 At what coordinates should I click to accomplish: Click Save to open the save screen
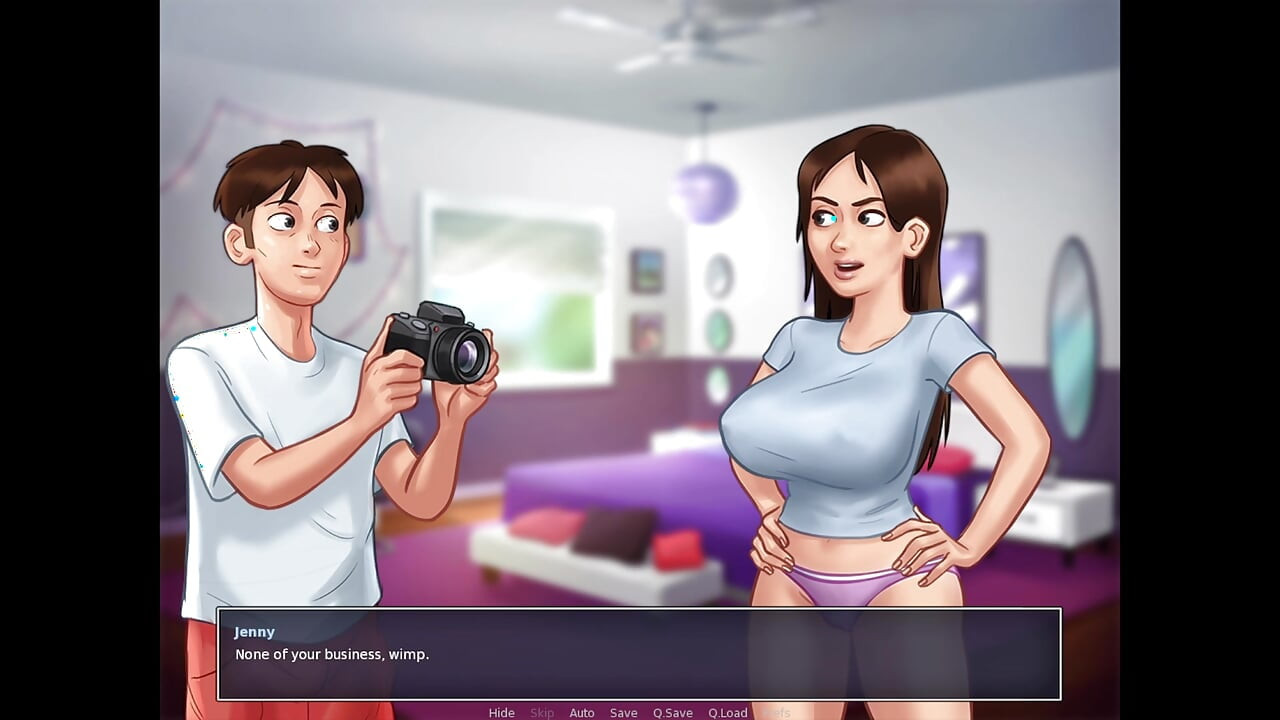pos(623,712)
